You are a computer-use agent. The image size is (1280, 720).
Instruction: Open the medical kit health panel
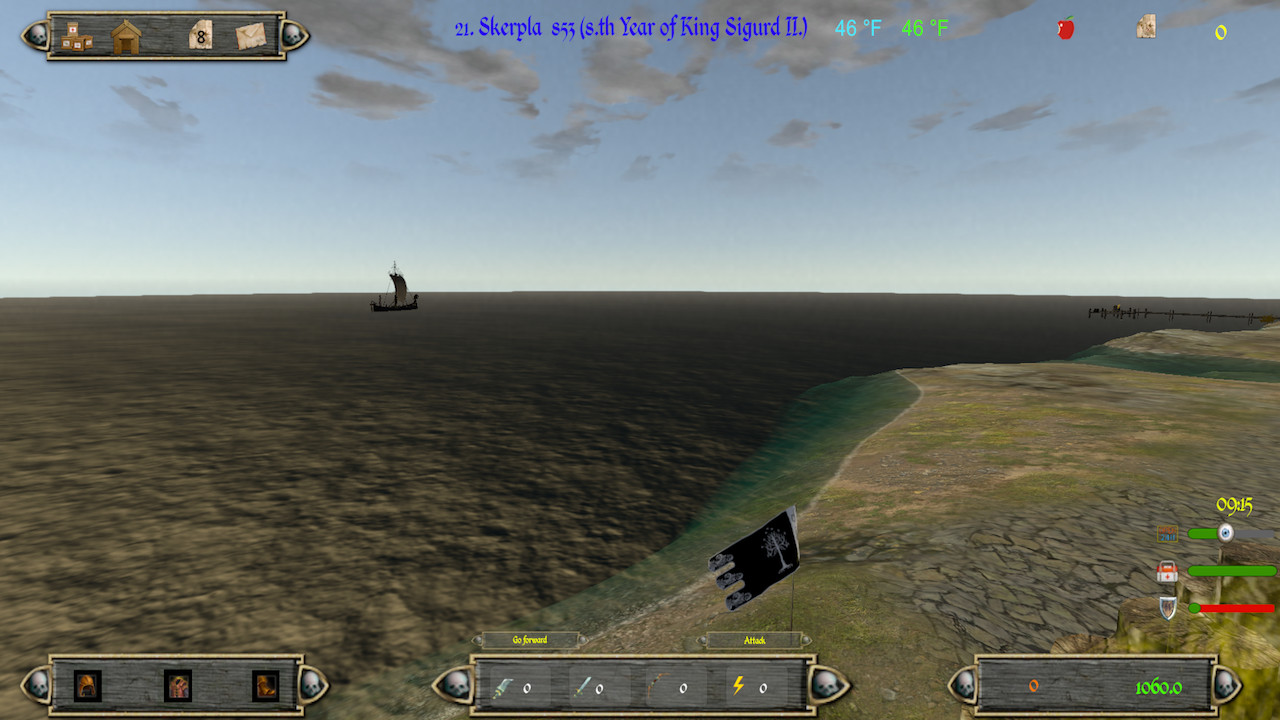[1167, 572]
